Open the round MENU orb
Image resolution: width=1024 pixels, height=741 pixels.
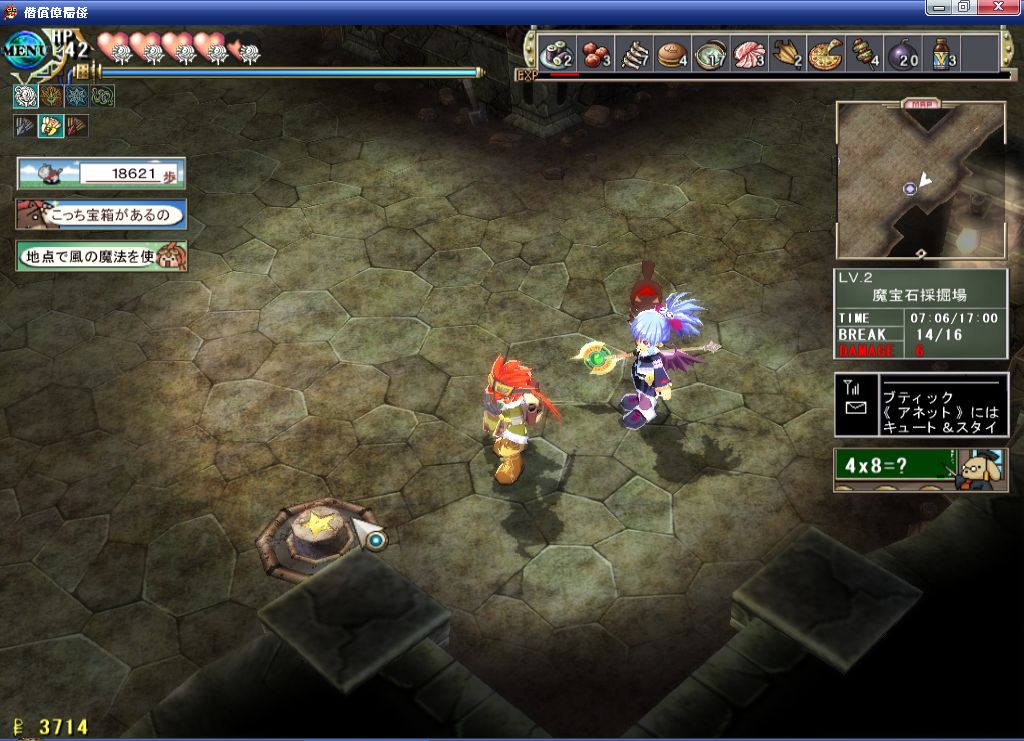point(22,52)
